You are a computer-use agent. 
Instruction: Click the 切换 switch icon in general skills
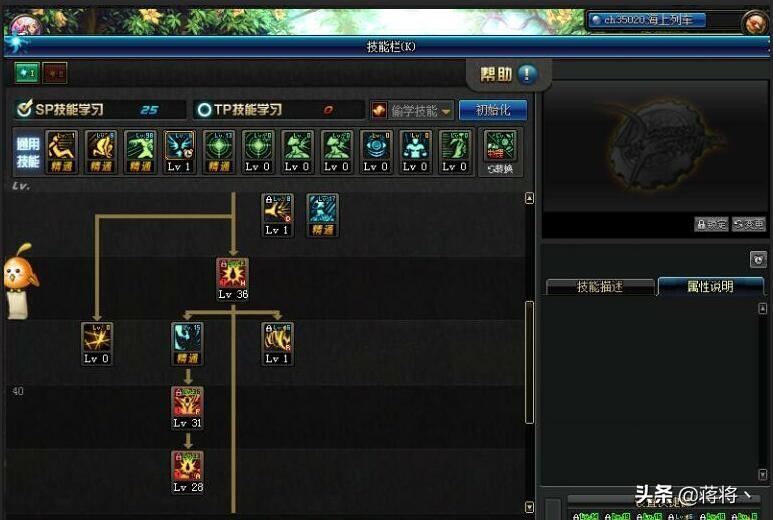499,148
